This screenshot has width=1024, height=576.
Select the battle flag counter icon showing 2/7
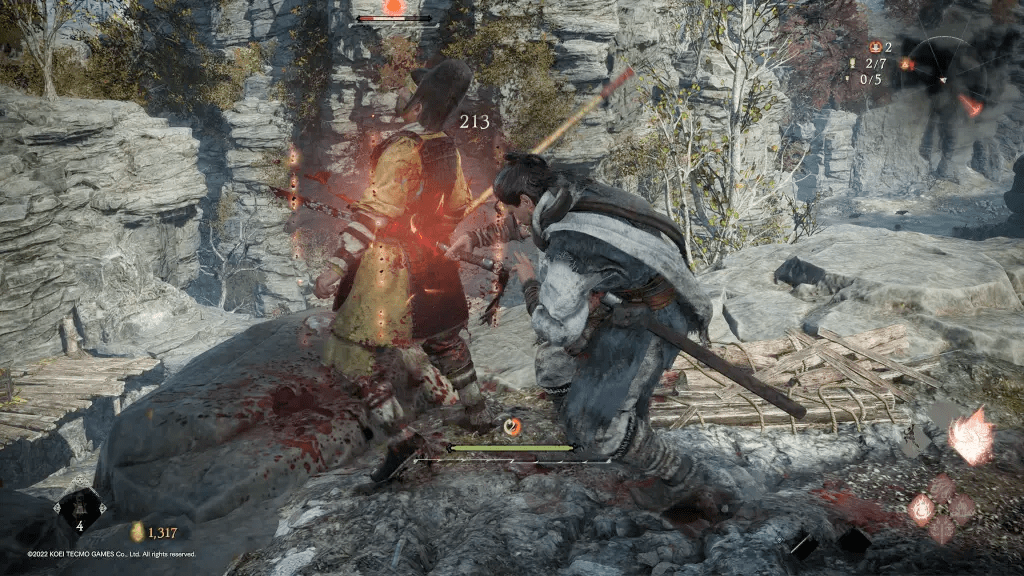coord(852,63)
